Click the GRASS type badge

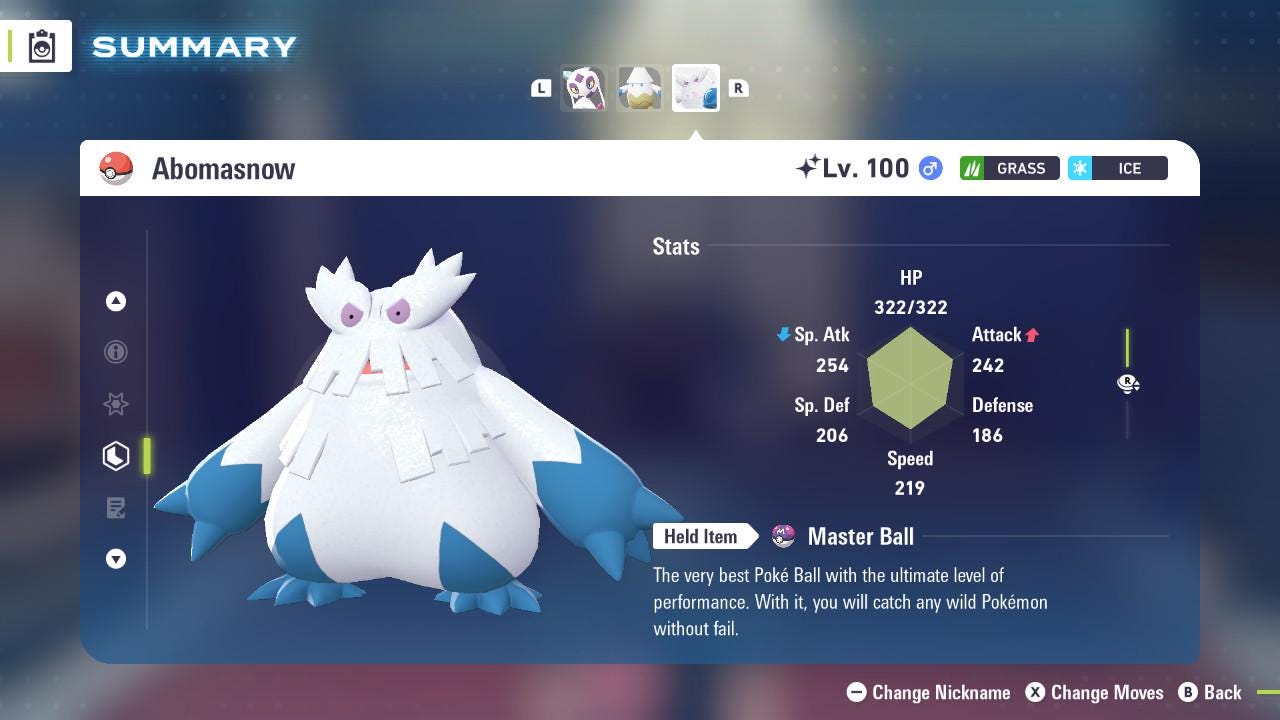pyautogui.click(x=1009, y=168)
